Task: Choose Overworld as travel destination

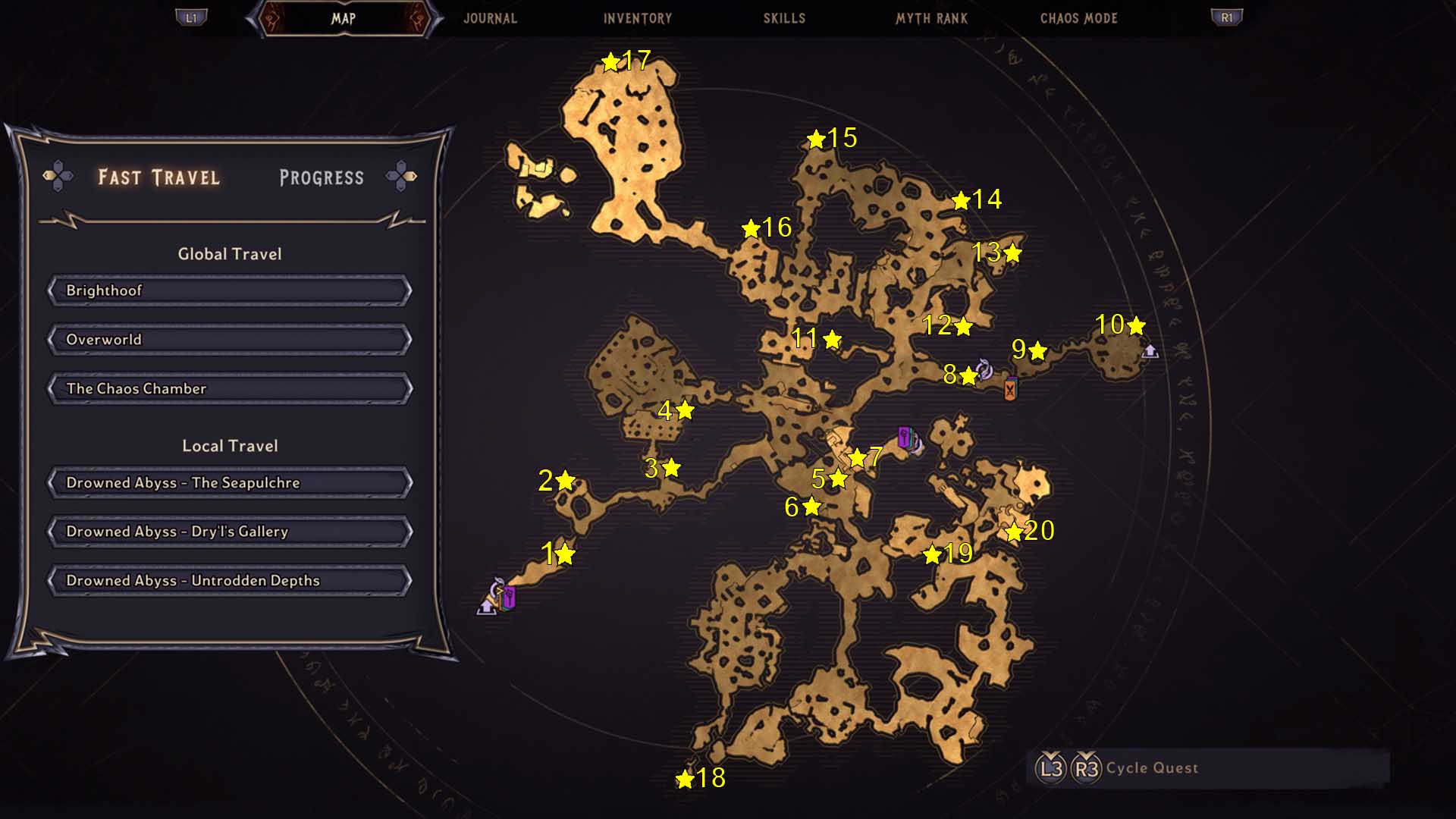Action: tap(230, 340)
